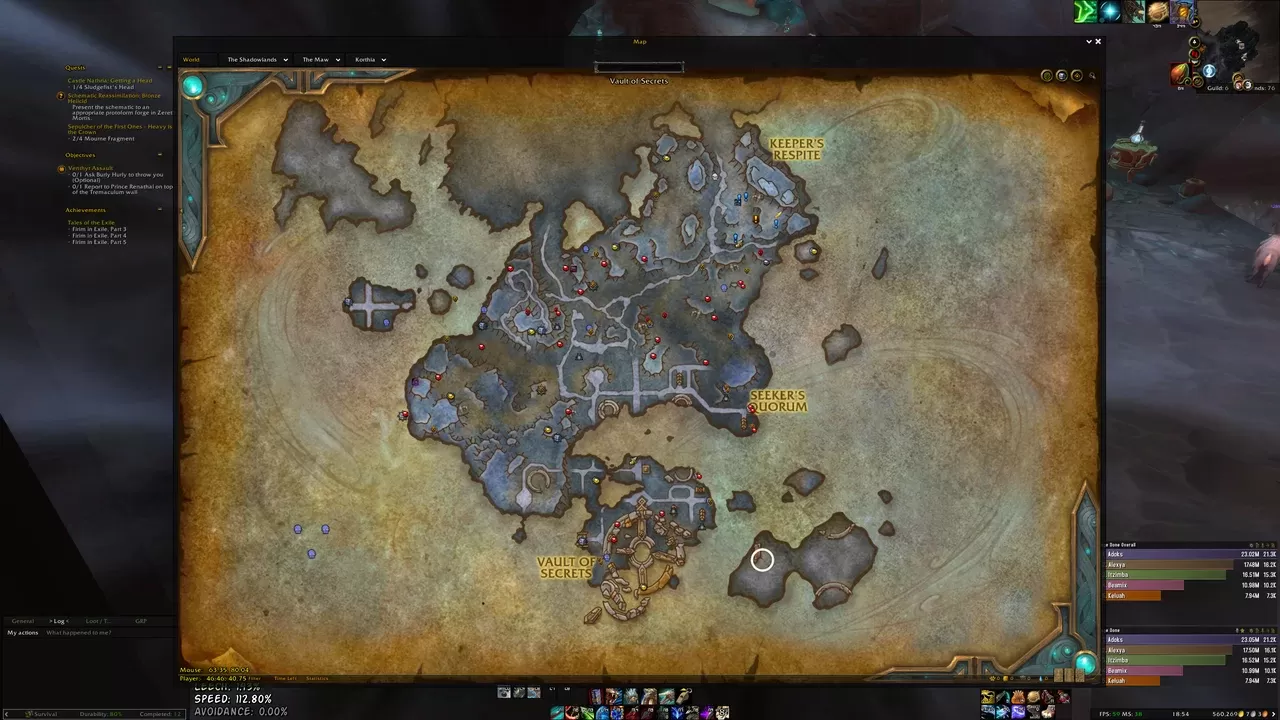Collapse the Objectives section showing Venthyr Assault

160,155
